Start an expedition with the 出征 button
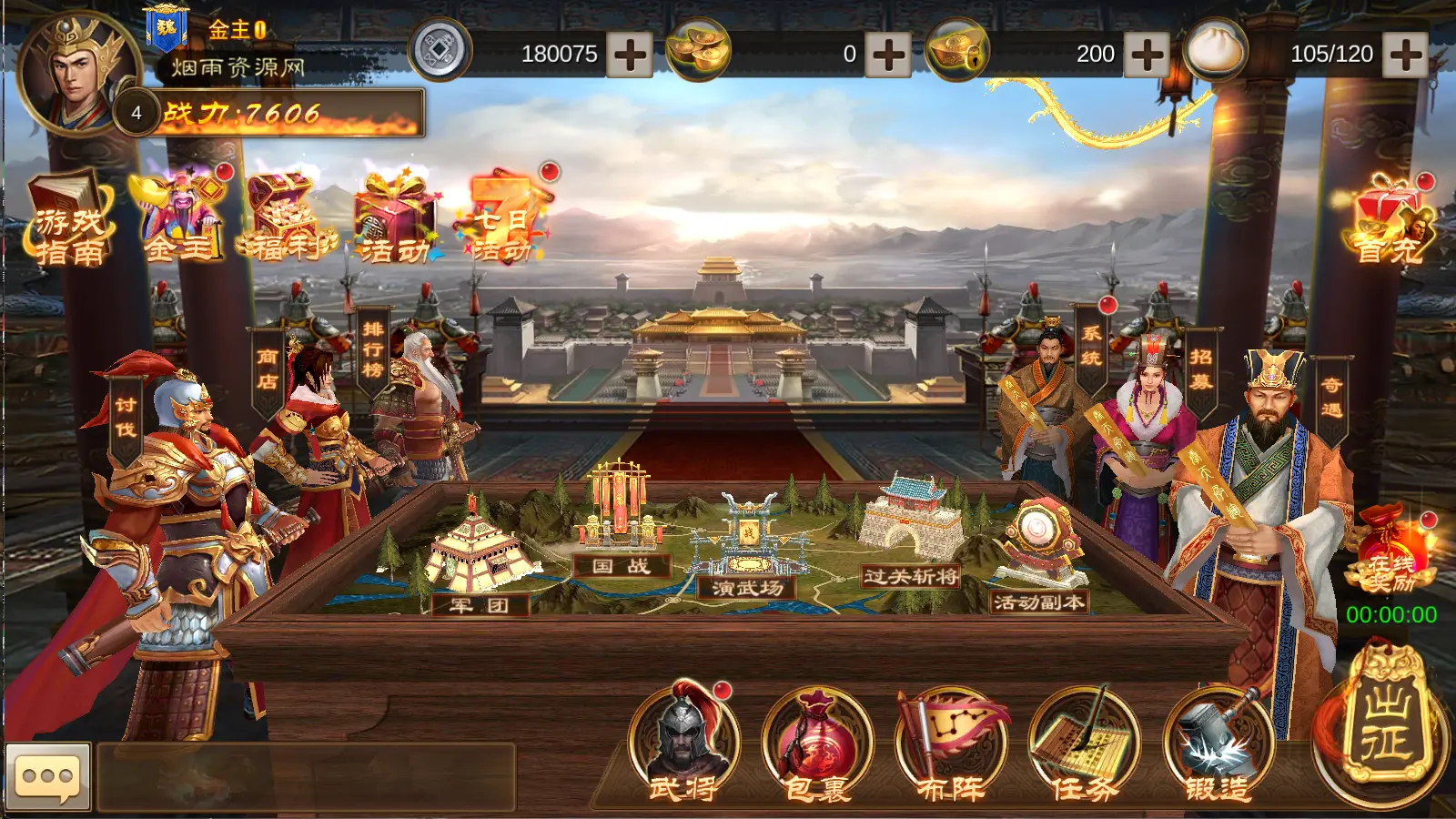Screen dimensions: 1456x819 1385,723
